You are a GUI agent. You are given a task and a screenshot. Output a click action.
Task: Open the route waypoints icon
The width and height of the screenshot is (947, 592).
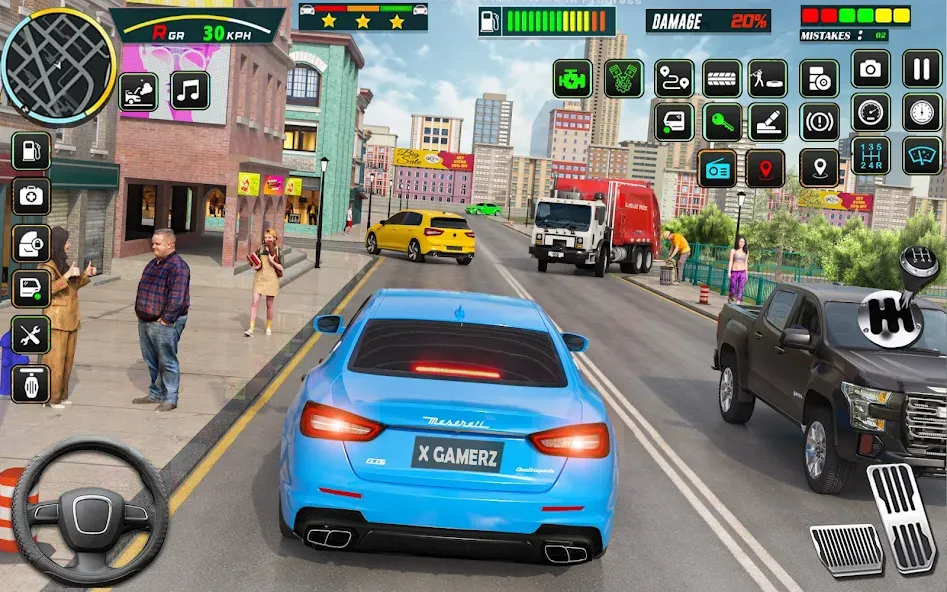(x=674, y=78)
